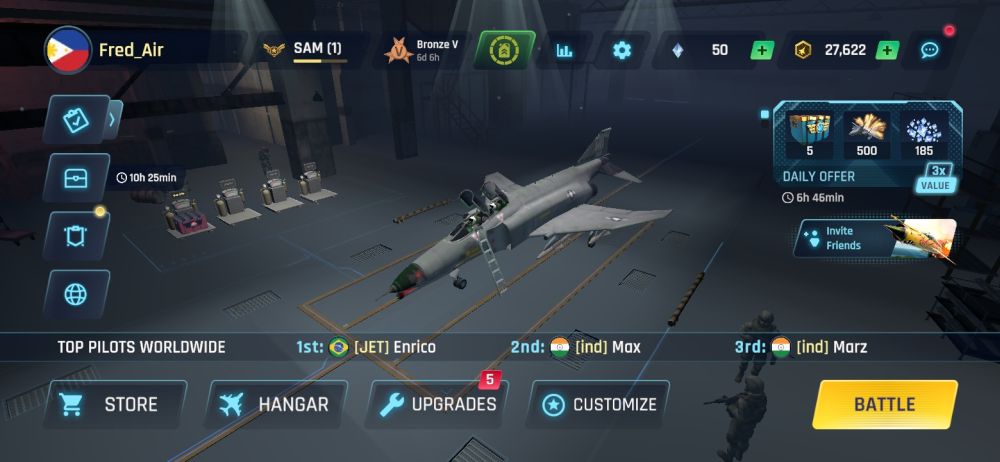Open the UPGRADES menu
The image size is (1000, 462).
point(438,404)
